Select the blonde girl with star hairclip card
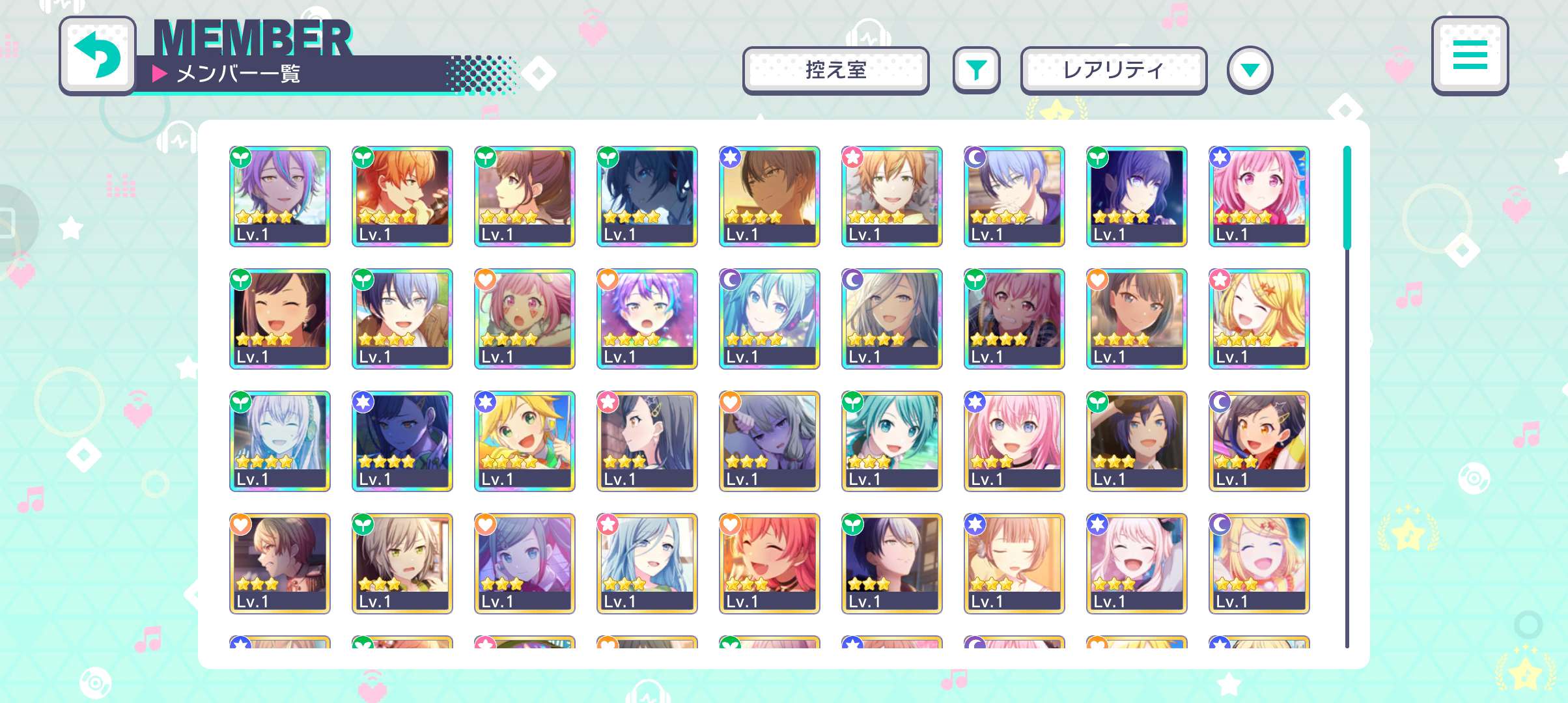Screen dimensions: 1568x703 pyautogui.click(x=1259, y=318)
